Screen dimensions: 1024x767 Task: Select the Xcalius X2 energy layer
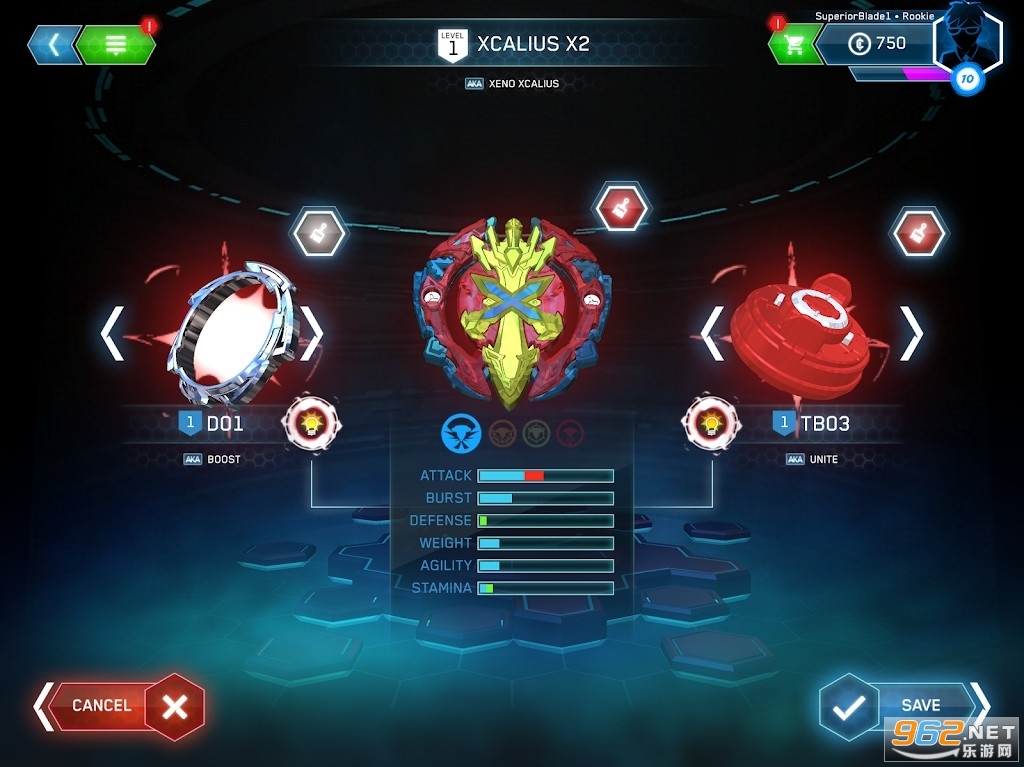(511, 308)
